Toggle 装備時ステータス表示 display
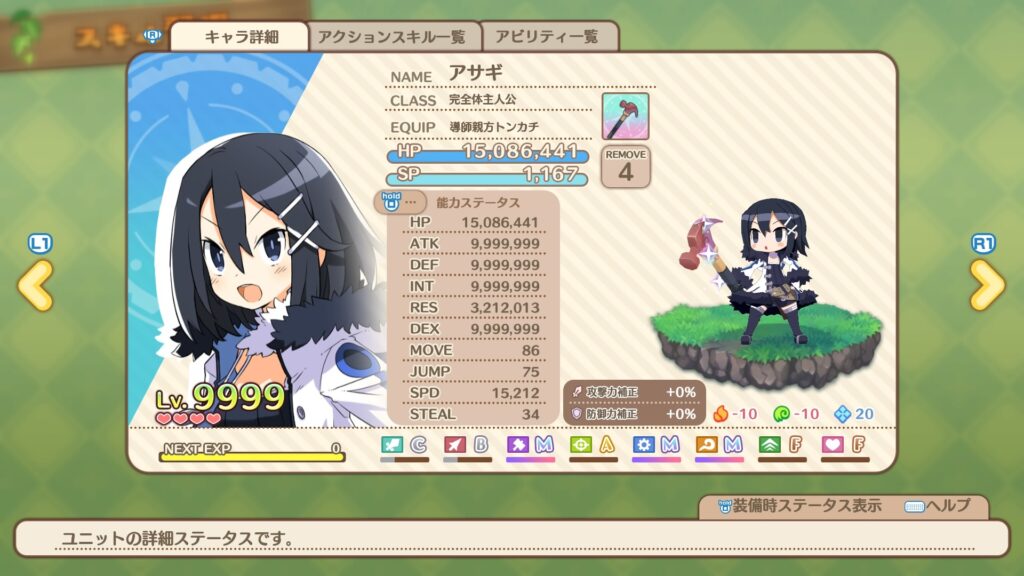1024x576 pixels. [792, 506]
